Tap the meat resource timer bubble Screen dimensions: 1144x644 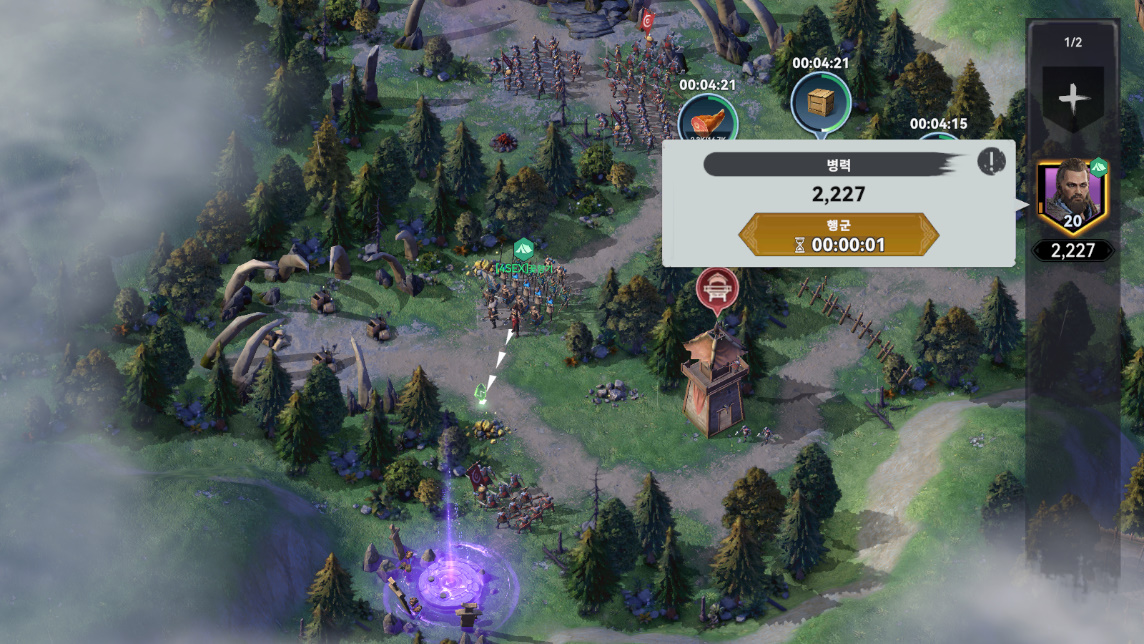tap(707, 122)
